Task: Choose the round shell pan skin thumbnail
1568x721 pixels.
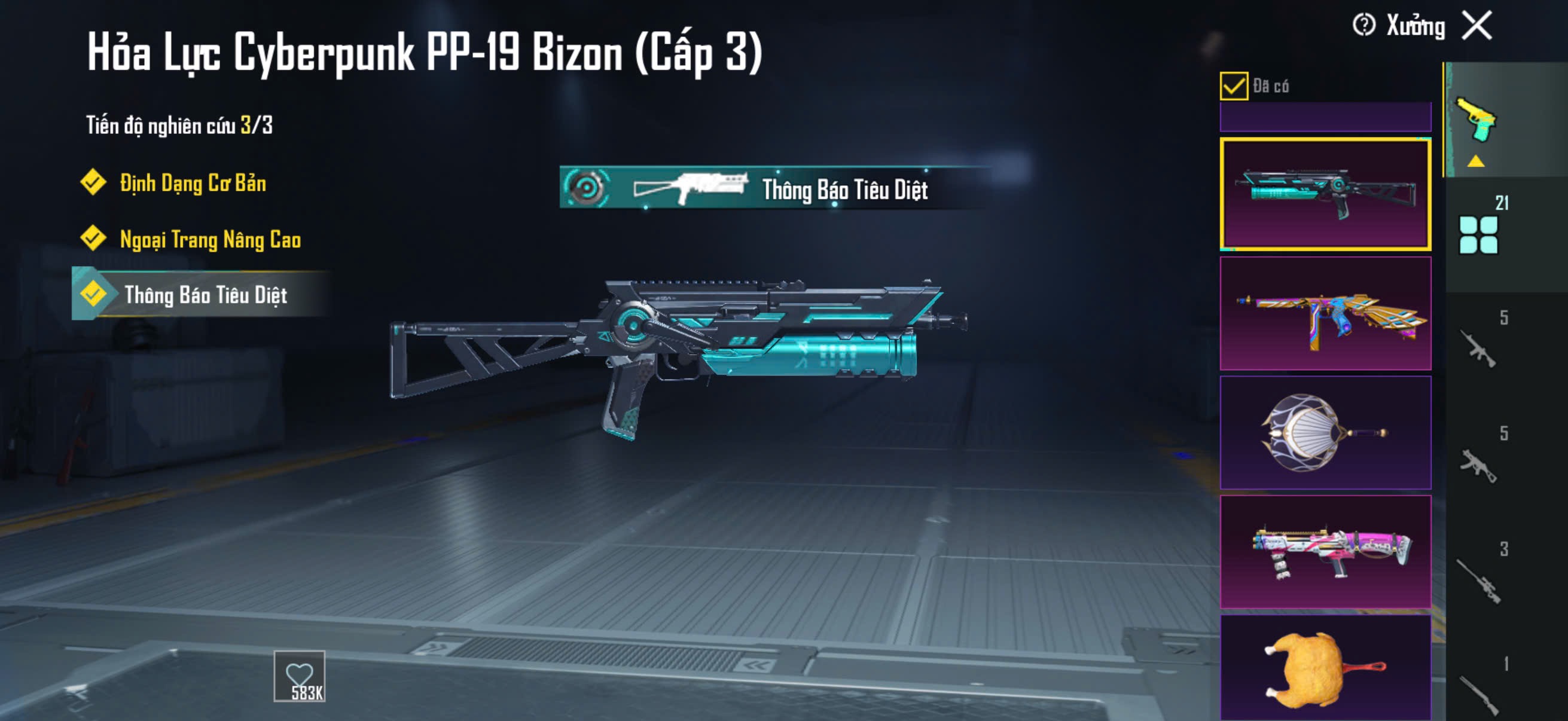Action: click(1325, 433)
